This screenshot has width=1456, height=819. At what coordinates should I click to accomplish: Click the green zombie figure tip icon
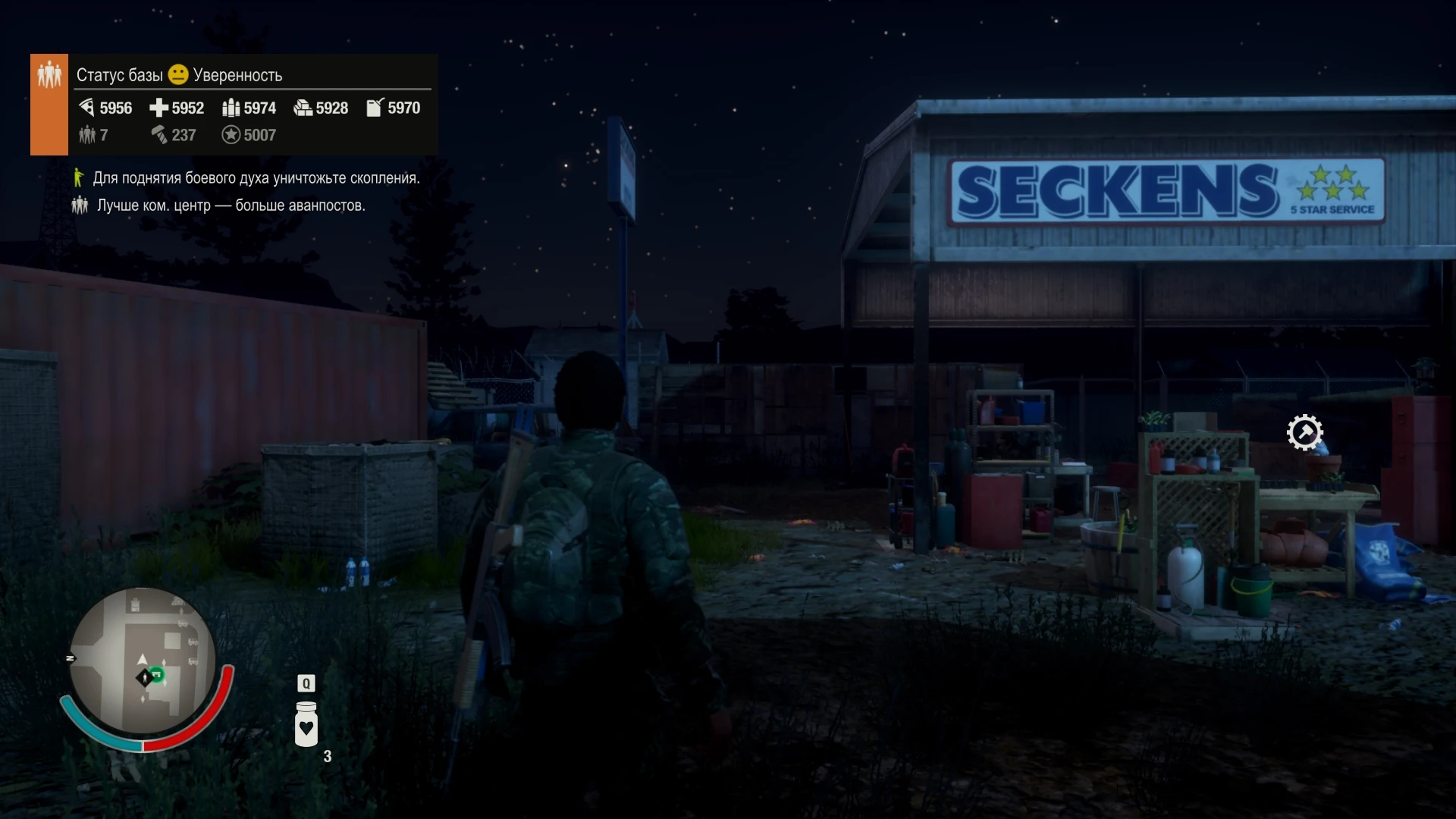(79, 177)
